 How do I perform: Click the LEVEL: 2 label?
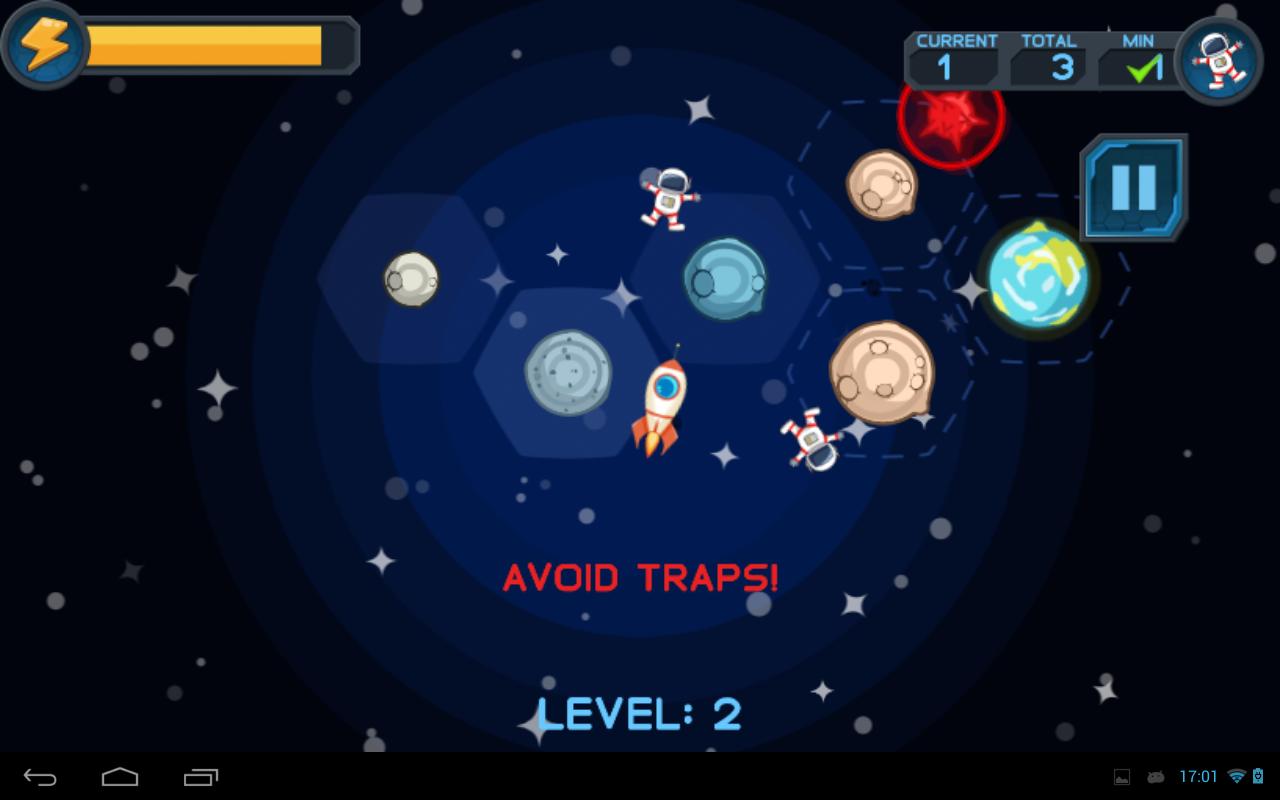click(x=638, y=712)
